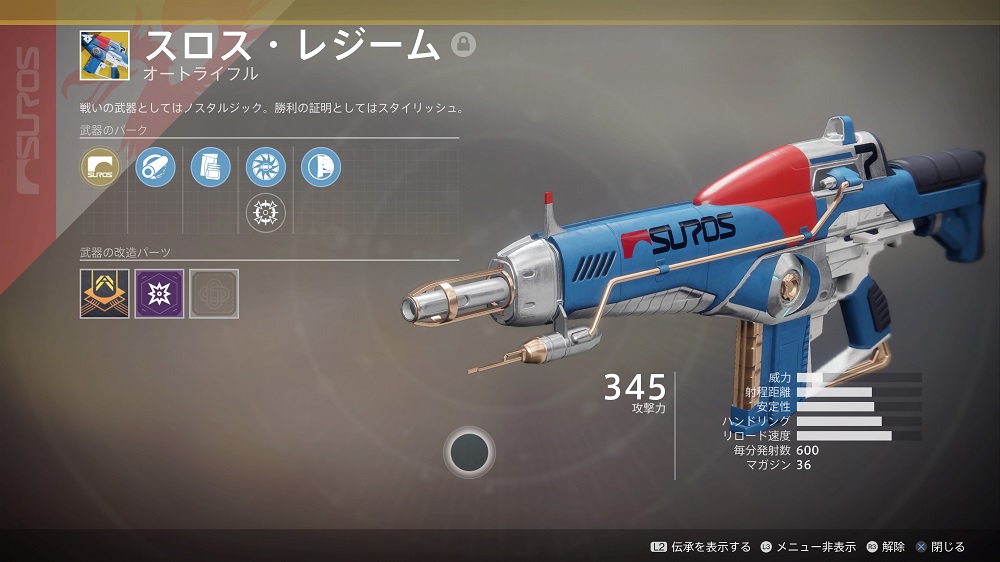1000x562 pixels.
Task: Open the gold chevron ornament slot
Action: pos(105,293)
